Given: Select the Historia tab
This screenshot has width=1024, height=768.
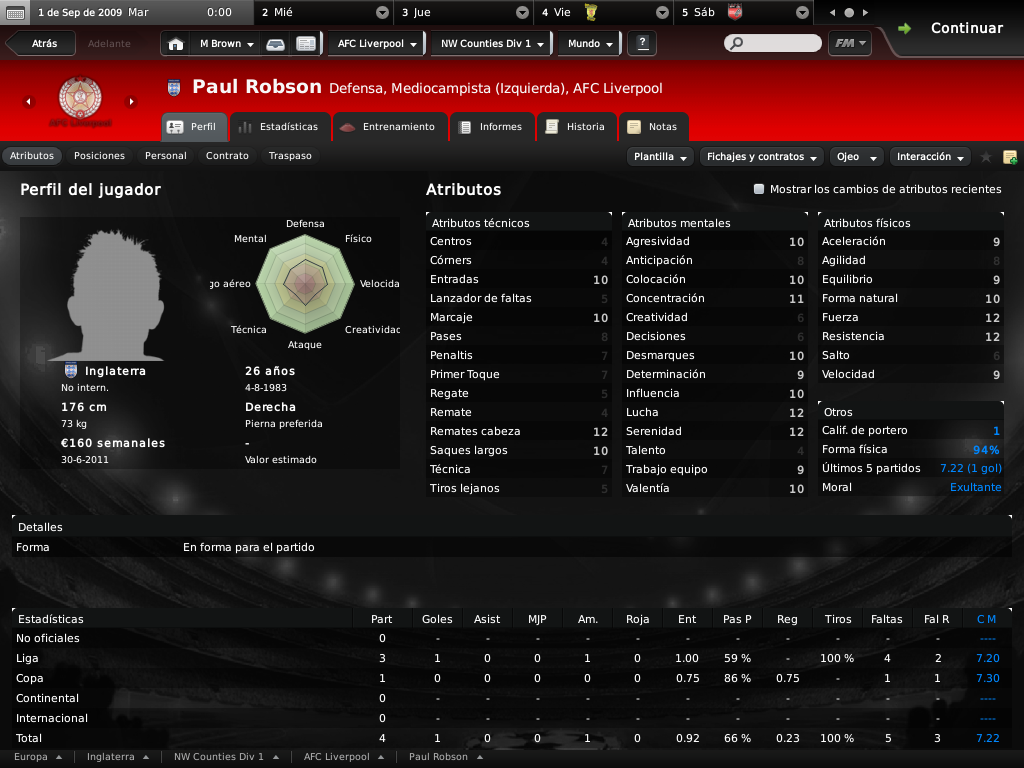Looking at the screenshot, I should pyautogui.click(x=576, y=127).
